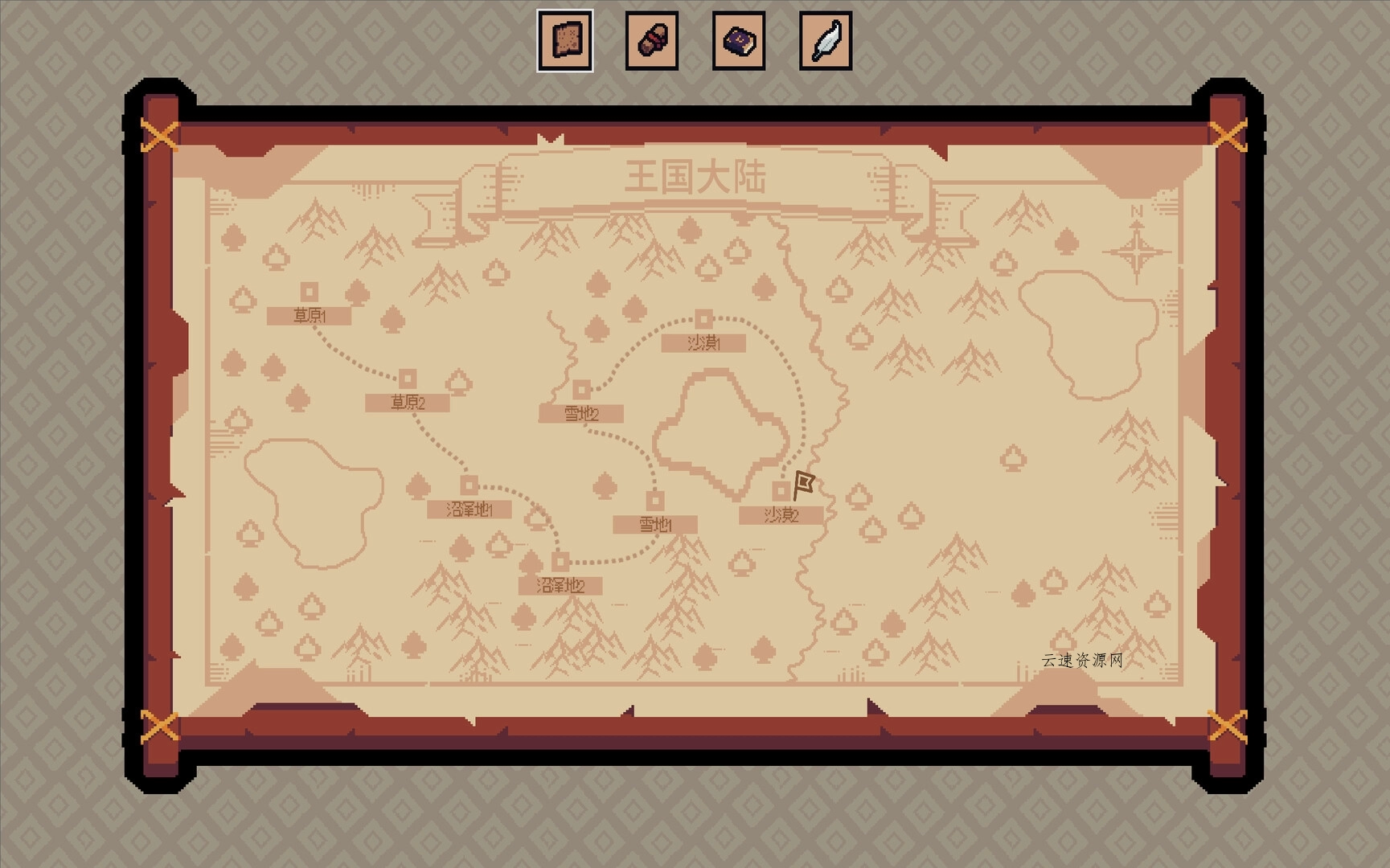Image resolution: width=1390 pixels, height=868 pixels.
Task: Select the 草原2 map node
Action: tap(408, 379)
